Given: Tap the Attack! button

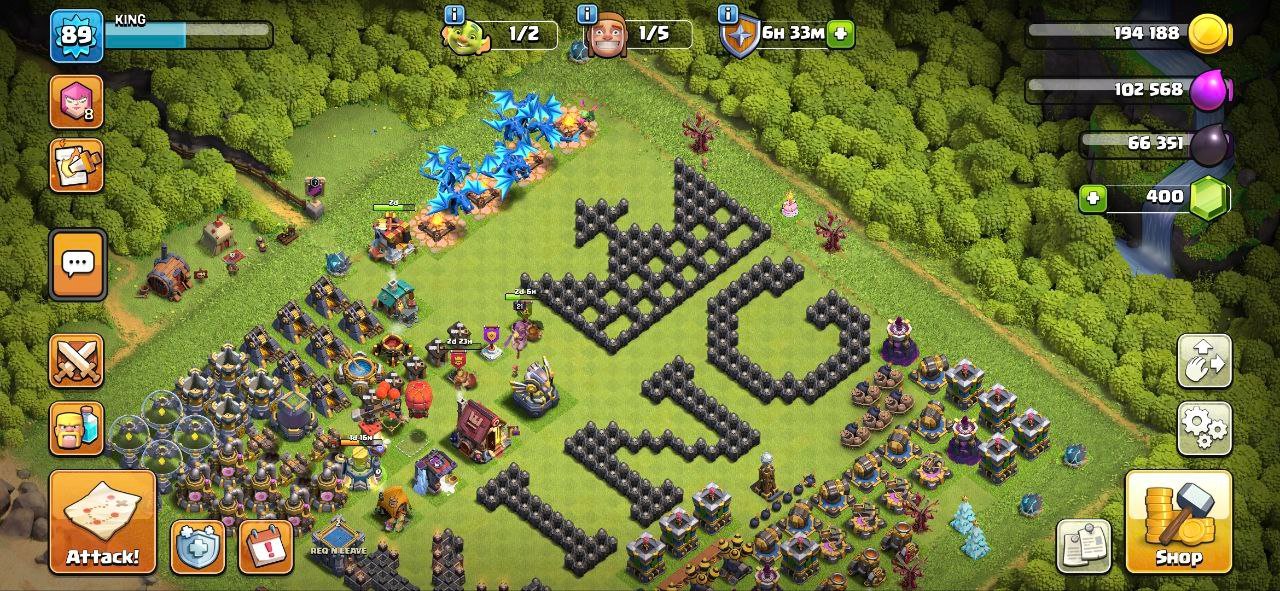Looking at the screenshot, I should click(102, 522).
